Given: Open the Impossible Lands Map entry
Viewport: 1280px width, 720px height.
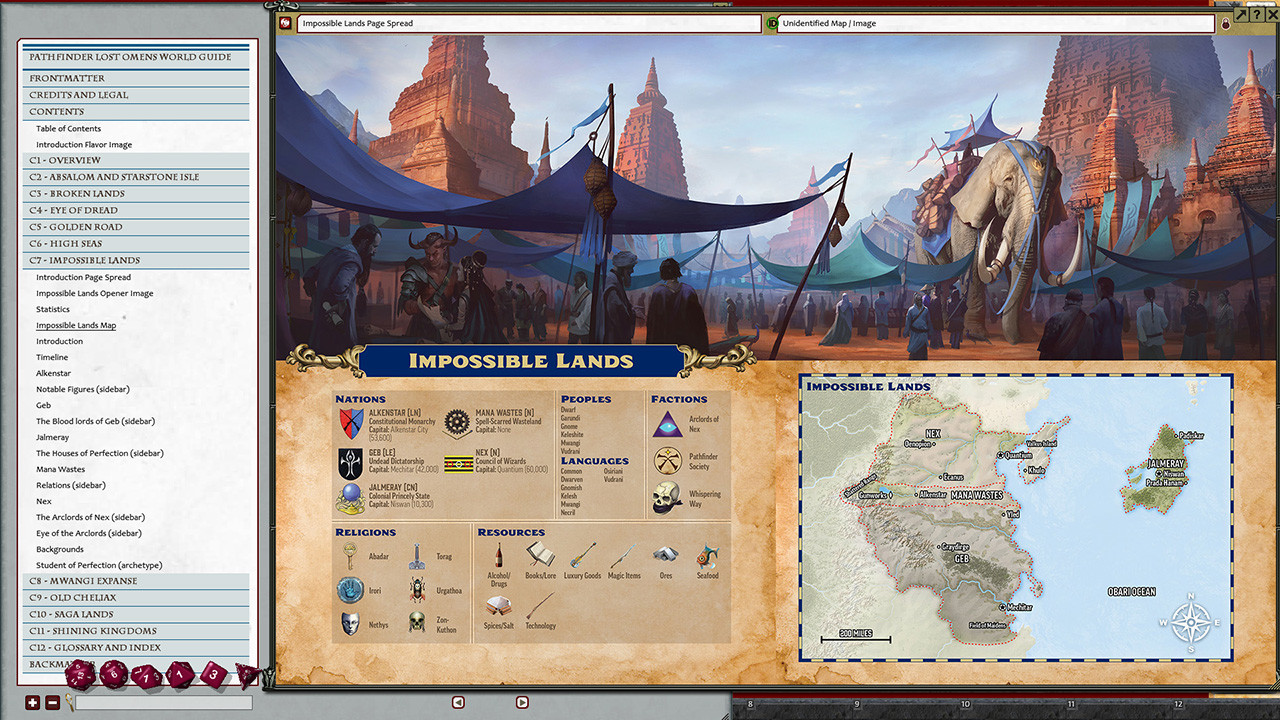Looking at the screenshot, I should coord(76,324).
